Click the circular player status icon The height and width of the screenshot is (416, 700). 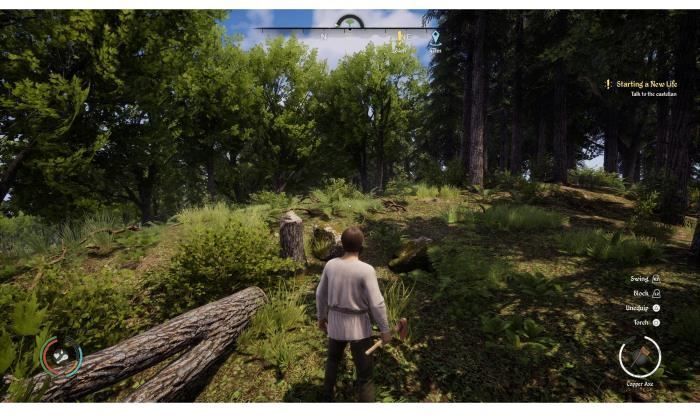point(61,356)
